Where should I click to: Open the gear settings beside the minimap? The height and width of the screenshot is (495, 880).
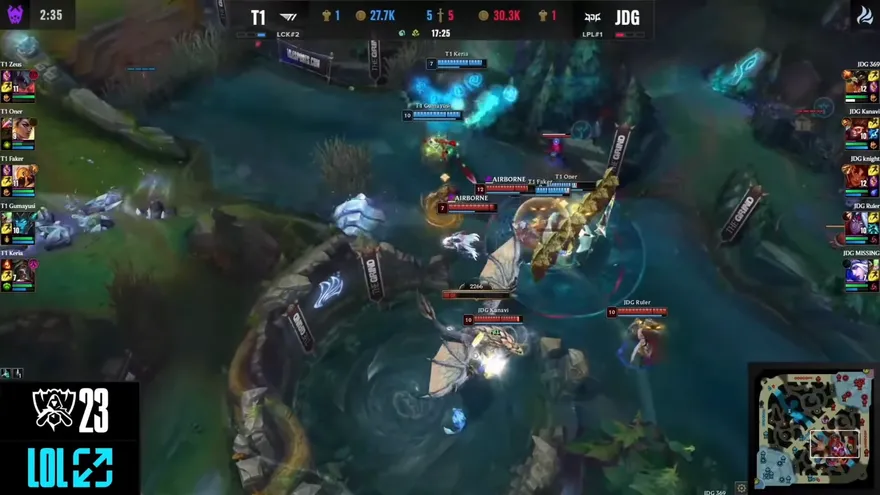[x=741, y=488]
